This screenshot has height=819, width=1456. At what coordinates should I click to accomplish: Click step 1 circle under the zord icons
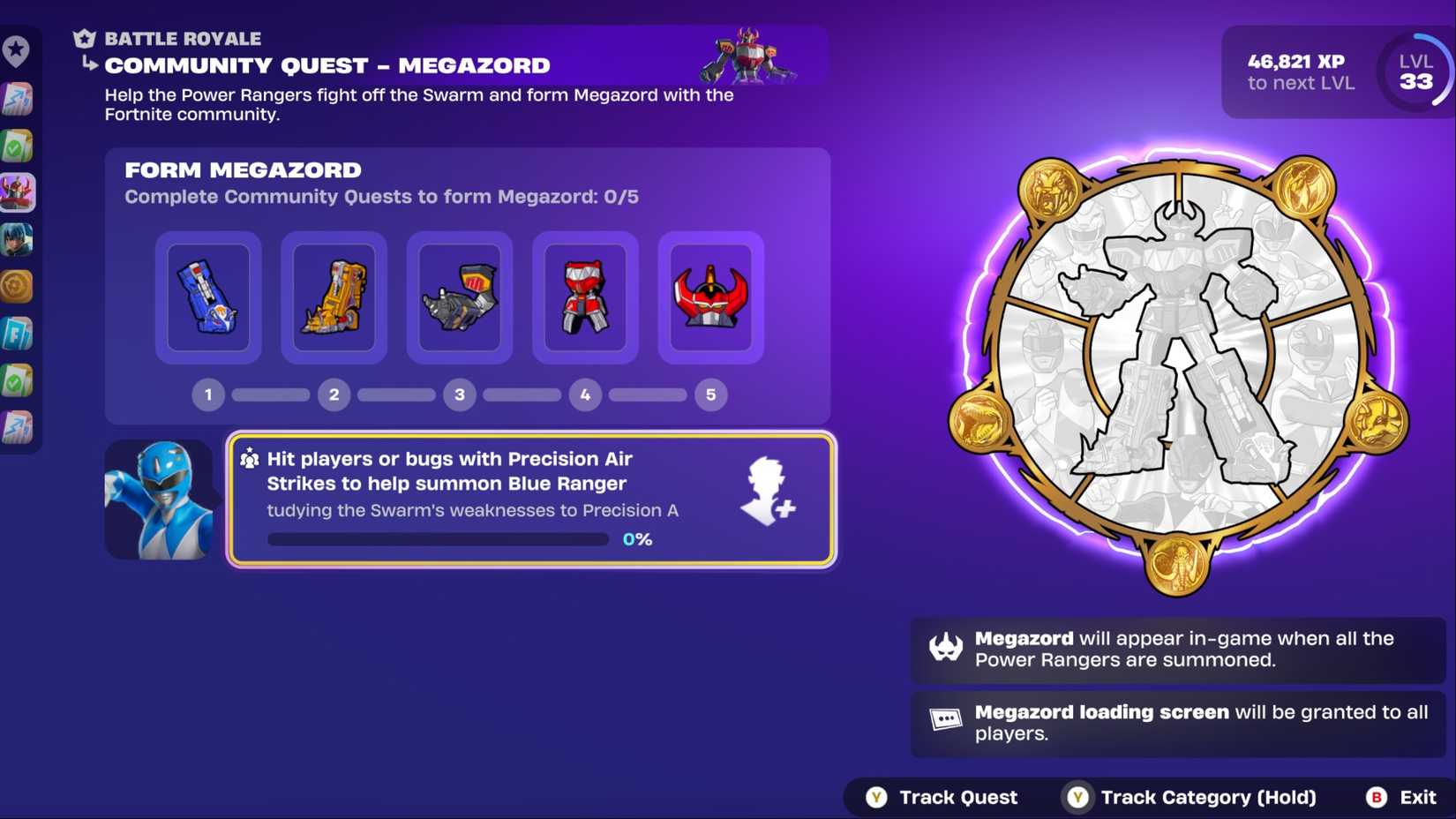pos(207,394)
